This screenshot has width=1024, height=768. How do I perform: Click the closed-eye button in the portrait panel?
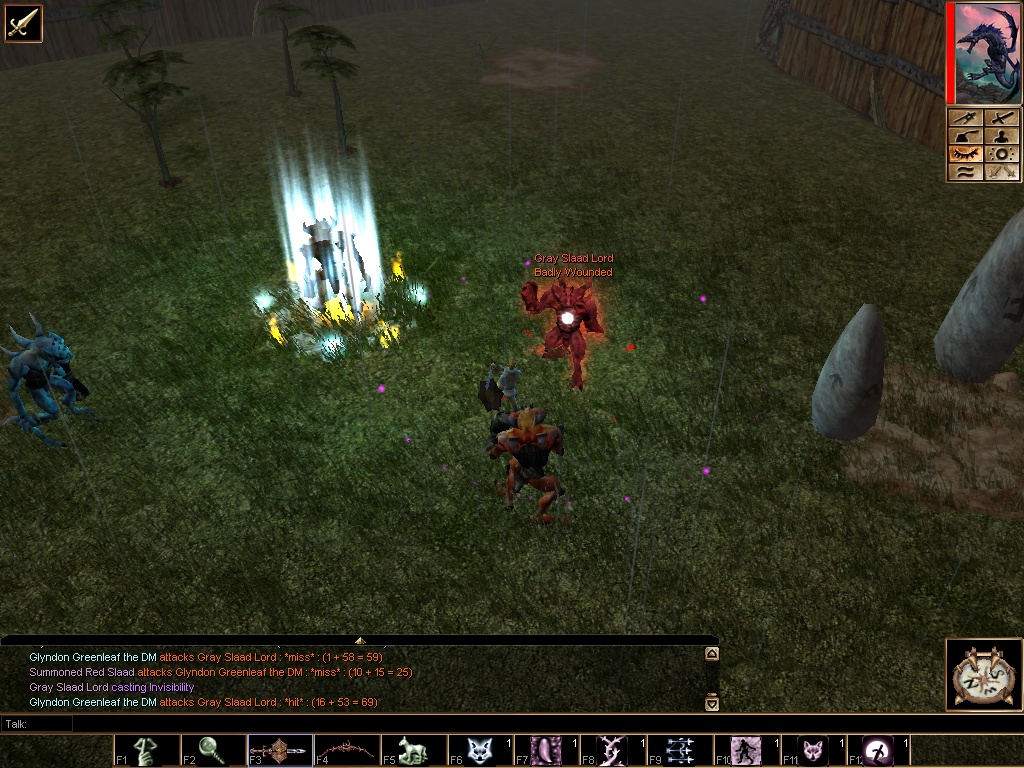964,154
